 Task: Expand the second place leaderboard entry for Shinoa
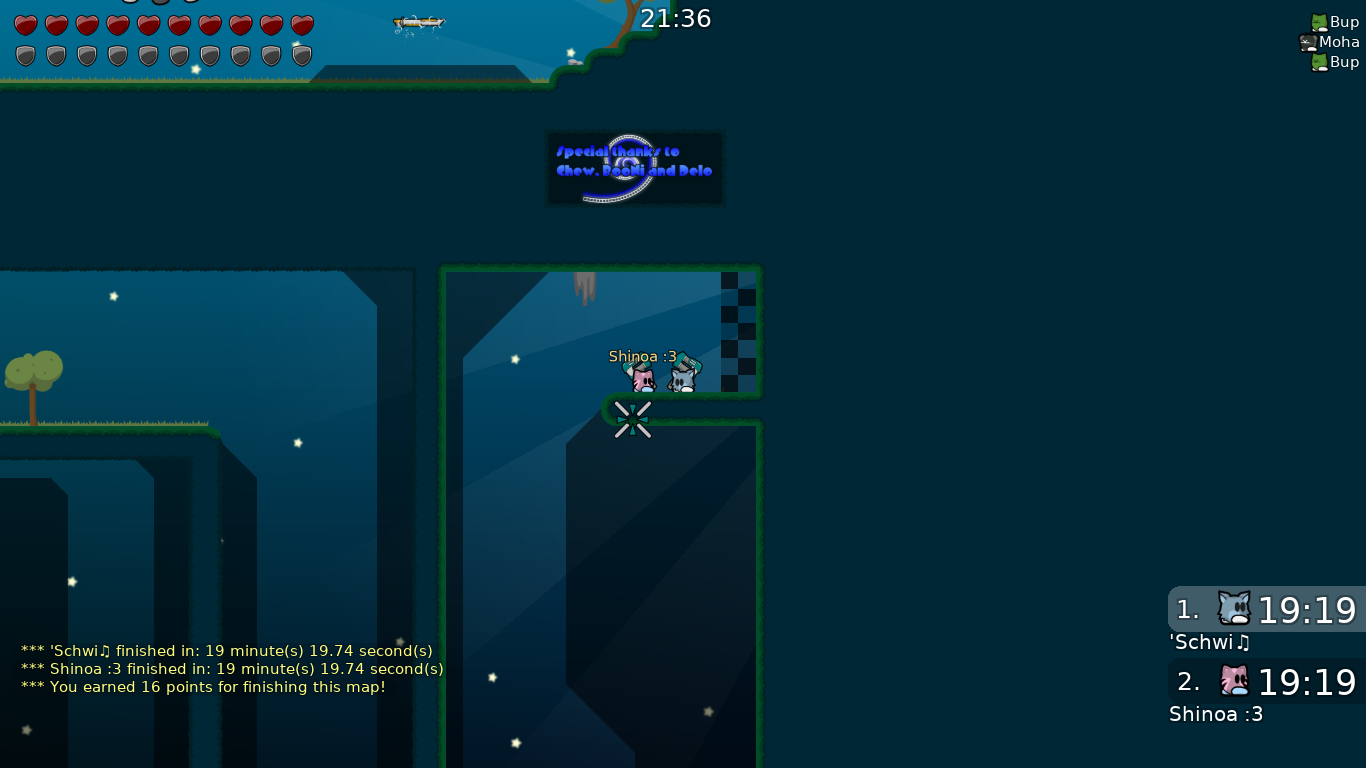(1265, 682)
